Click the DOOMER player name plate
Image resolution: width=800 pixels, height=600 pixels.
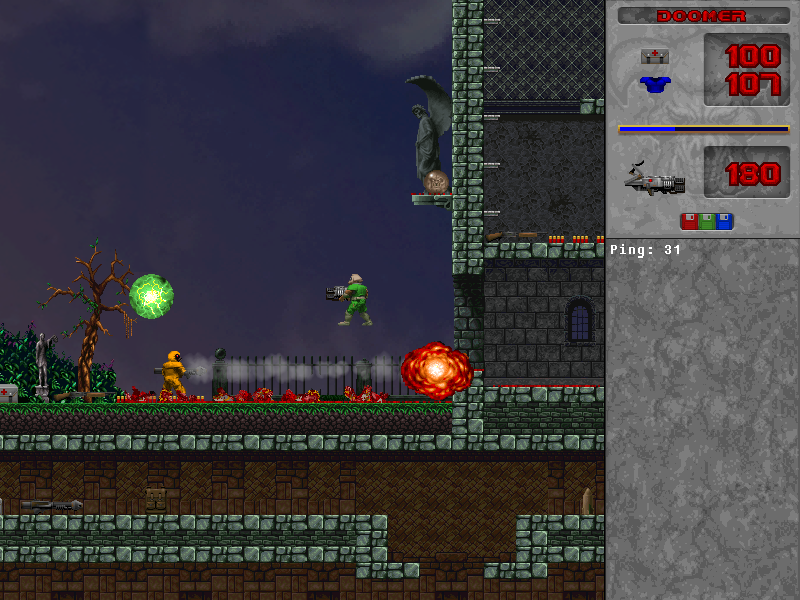tap(703, 16)
